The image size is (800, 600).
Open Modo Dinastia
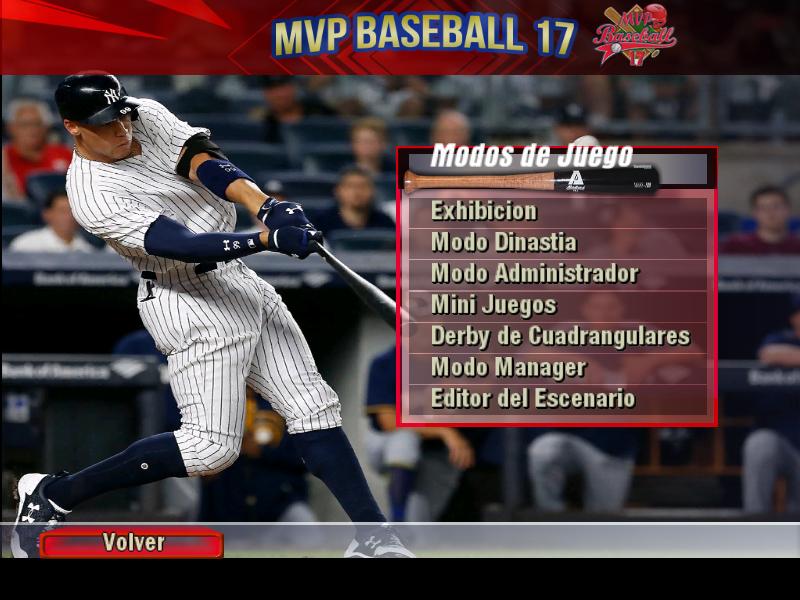tap(503, 242)
